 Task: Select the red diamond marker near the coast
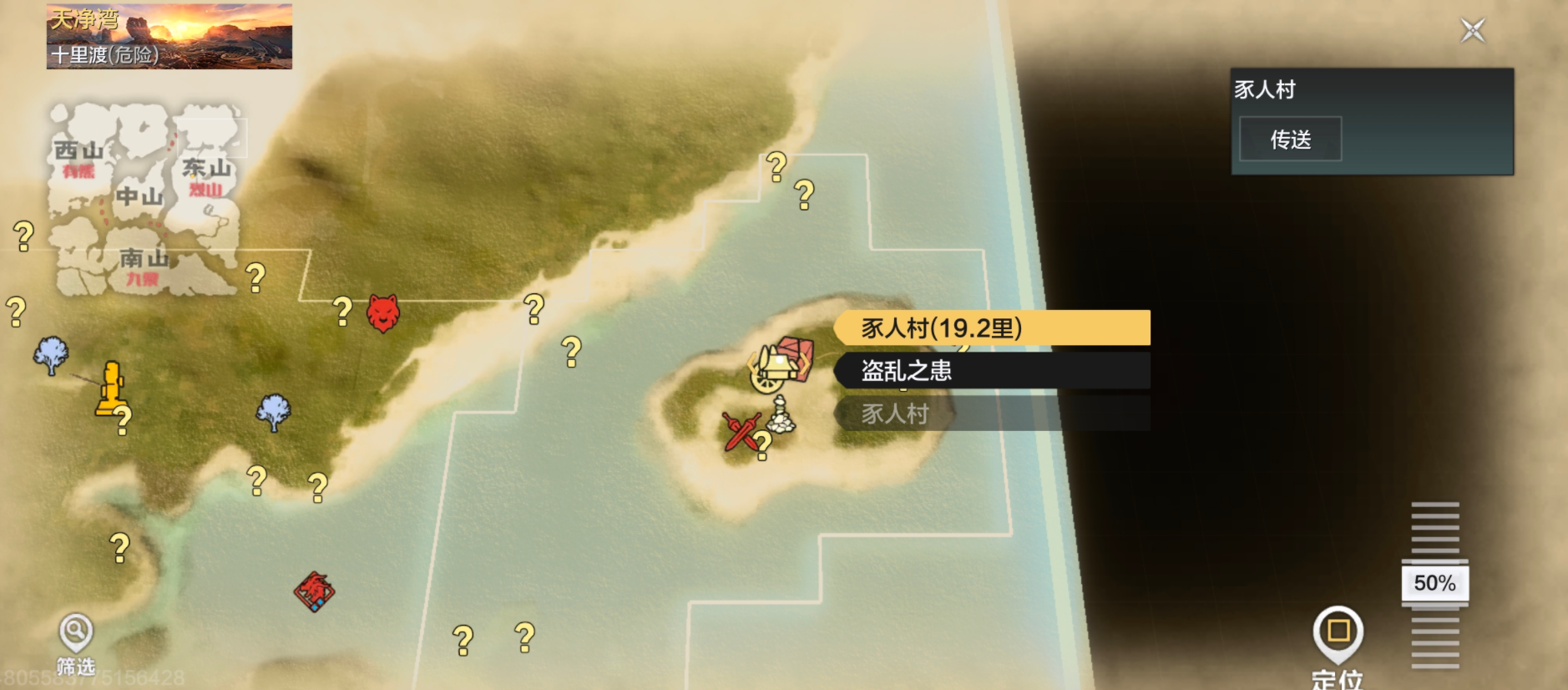point(315,591)
